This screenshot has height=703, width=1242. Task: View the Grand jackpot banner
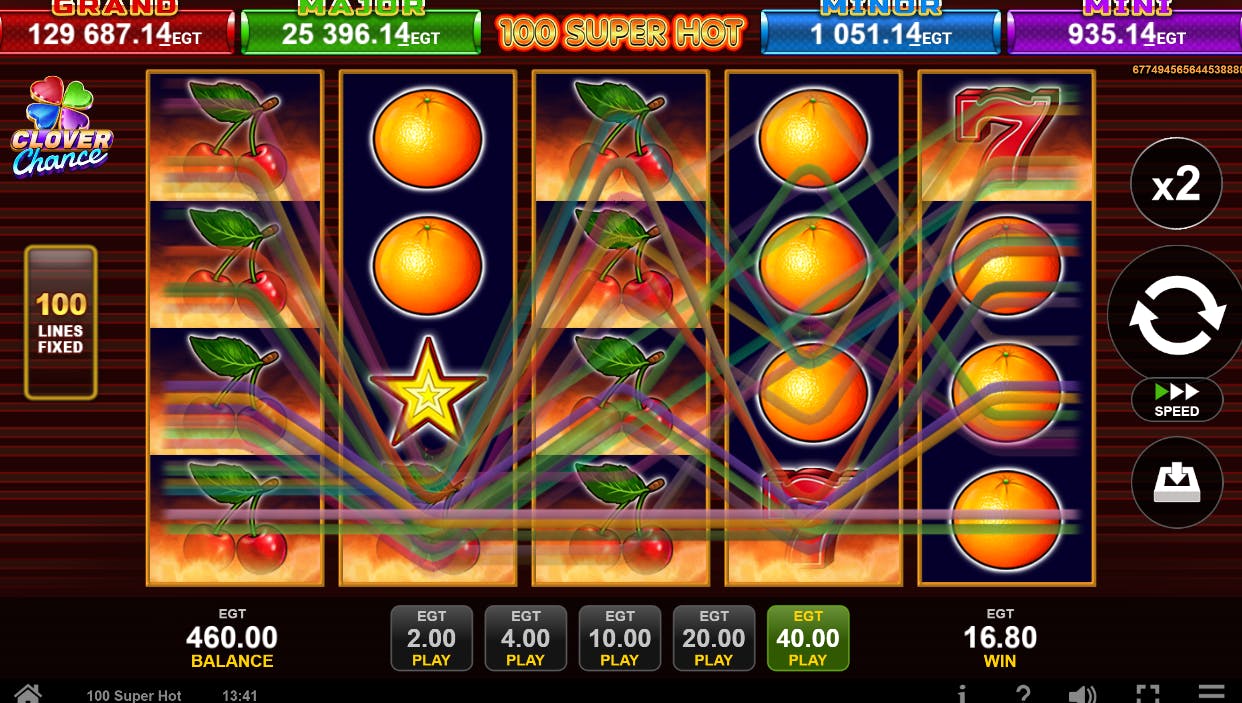[116, 30]
